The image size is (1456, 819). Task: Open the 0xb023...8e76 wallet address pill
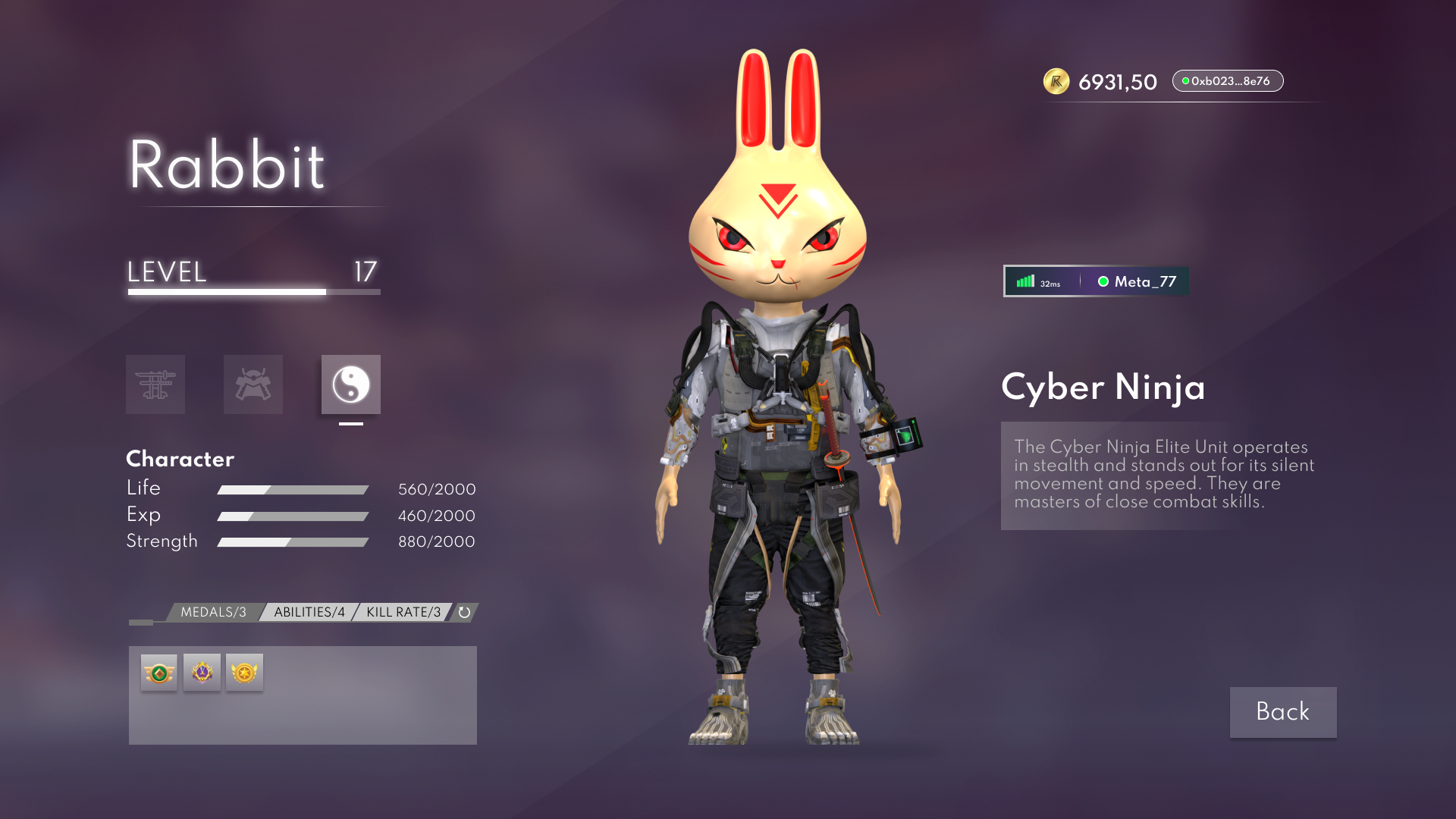1227,81
